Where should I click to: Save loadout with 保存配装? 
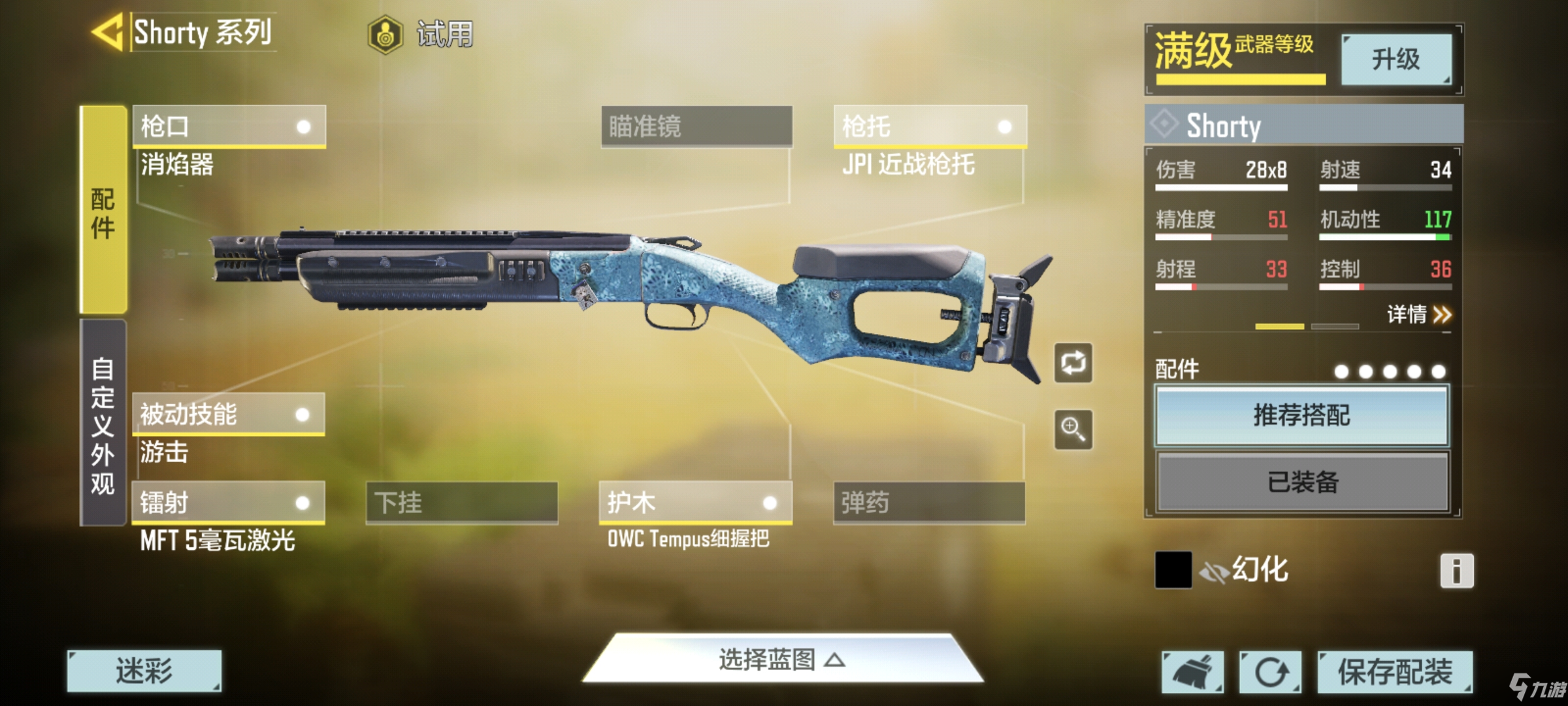1395,672
